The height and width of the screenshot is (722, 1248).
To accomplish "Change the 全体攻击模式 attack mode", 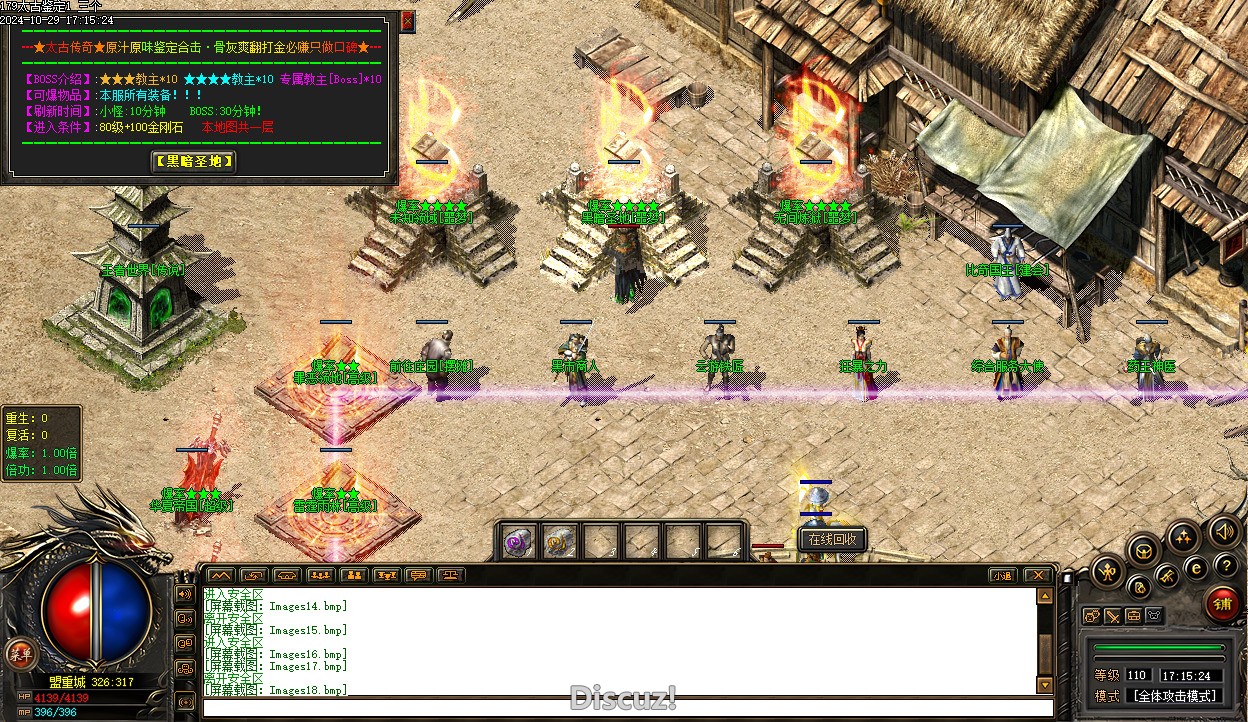I will pyautogui.click(x=1173, y=695).
